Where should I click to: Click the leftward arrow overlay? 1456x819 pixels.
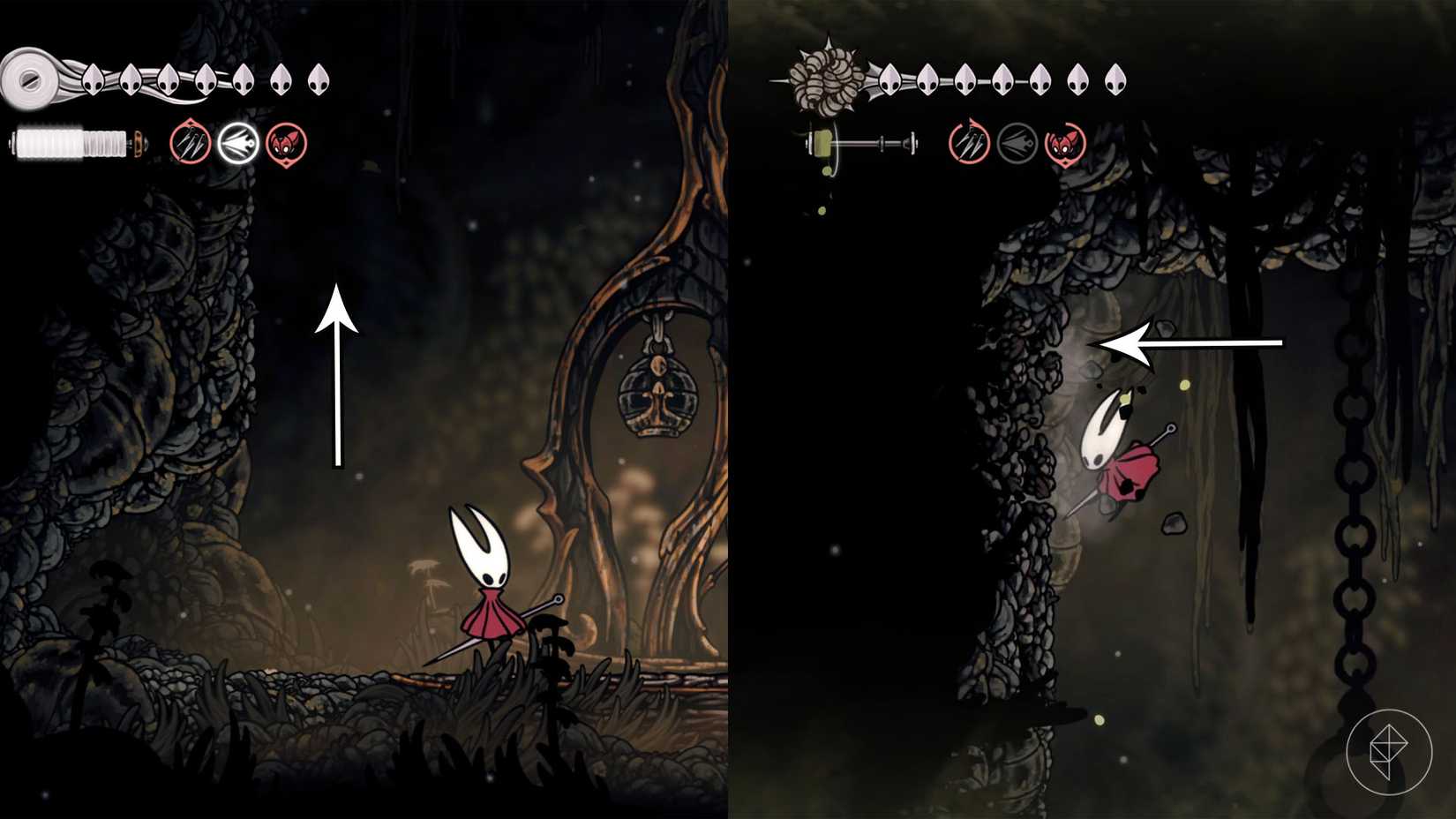1187,342
